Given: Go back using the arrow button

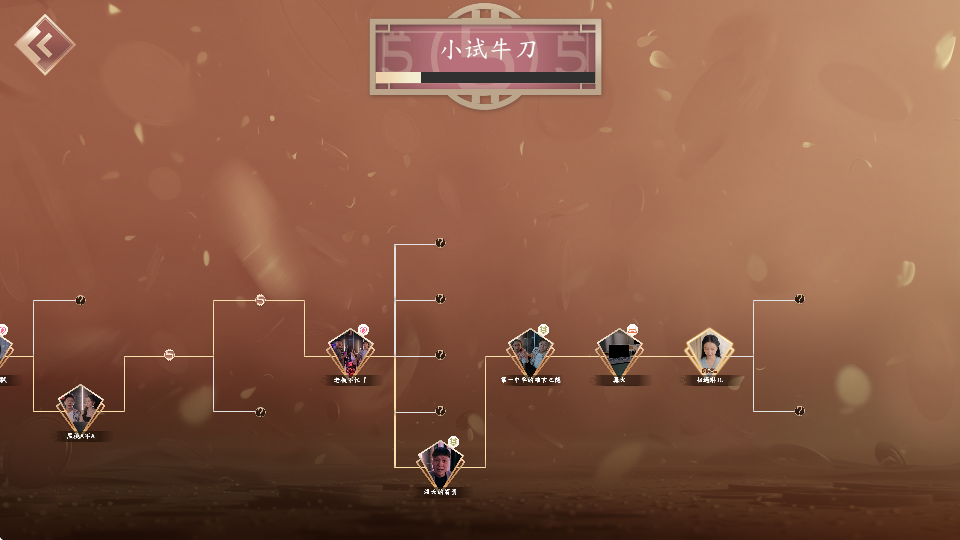Looking at the screenshot, I should [44, 44].
